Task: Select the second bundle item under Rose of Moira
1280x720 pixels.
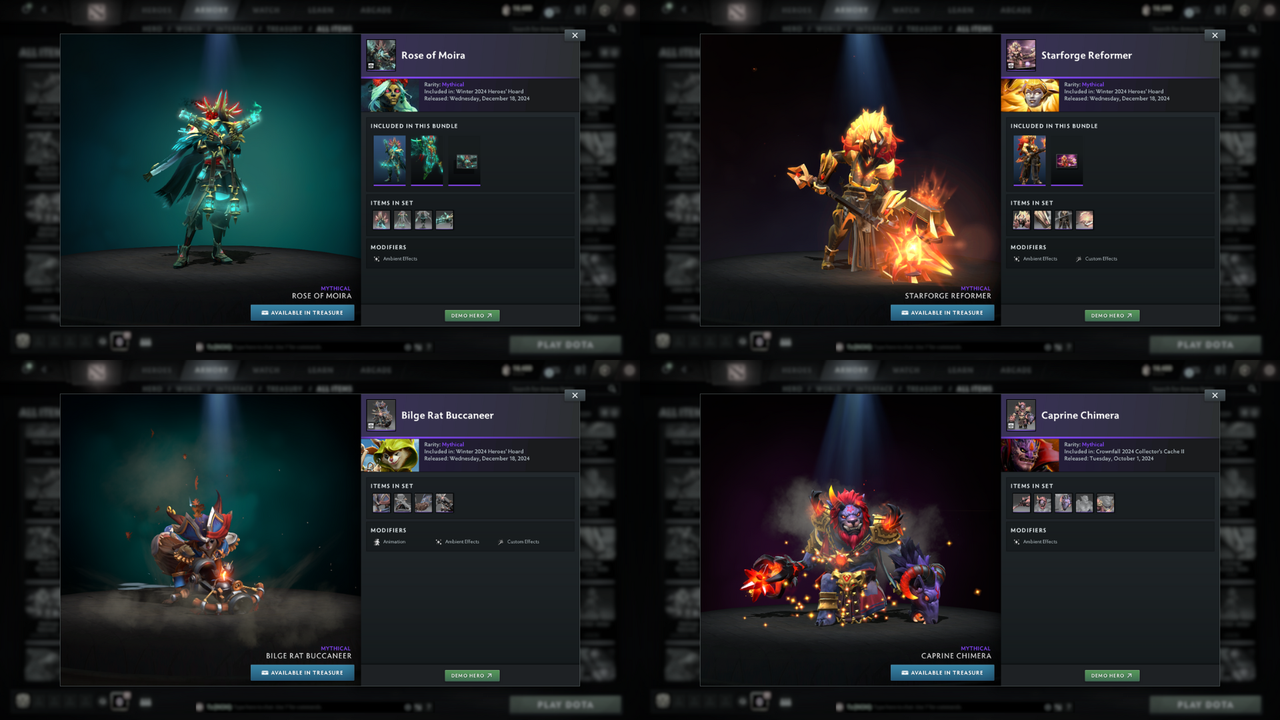Action: (427, 160)
